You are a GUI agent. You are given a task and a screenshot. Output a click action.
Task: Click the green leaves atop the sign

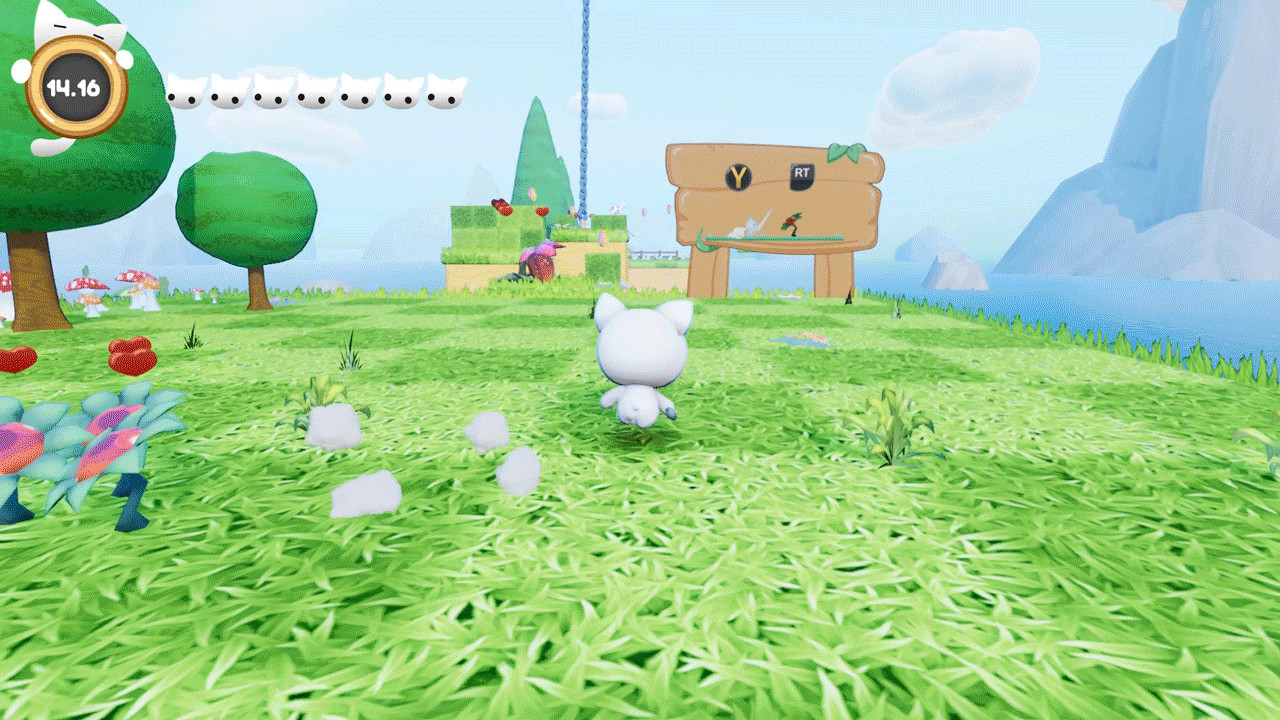[x=846, y=152]
